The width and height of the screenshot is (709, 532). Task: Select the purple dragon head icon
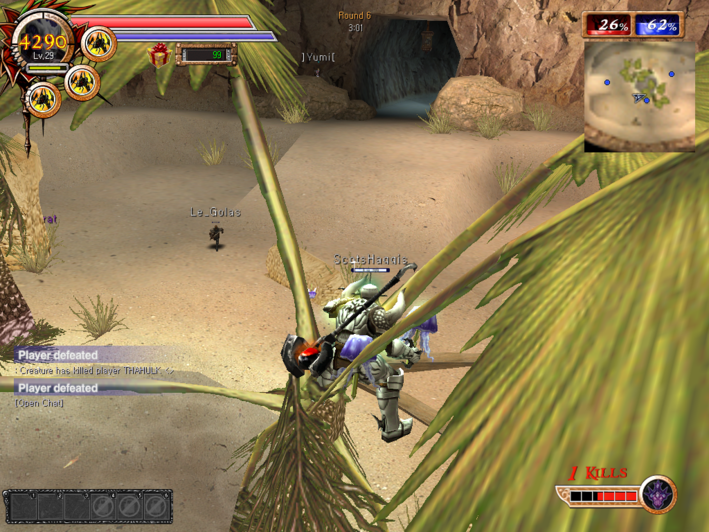click(x=658, y=495)
